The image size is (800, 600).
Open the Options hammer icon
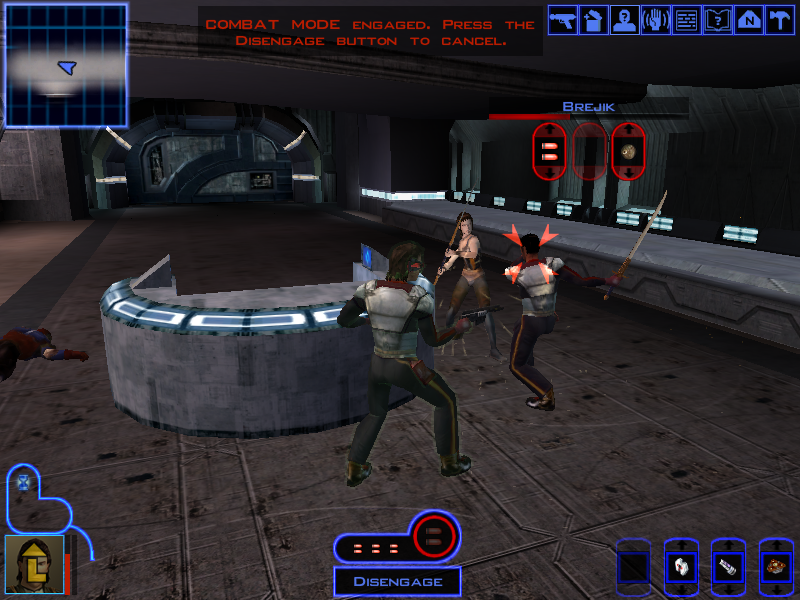[x=778, y=20]
